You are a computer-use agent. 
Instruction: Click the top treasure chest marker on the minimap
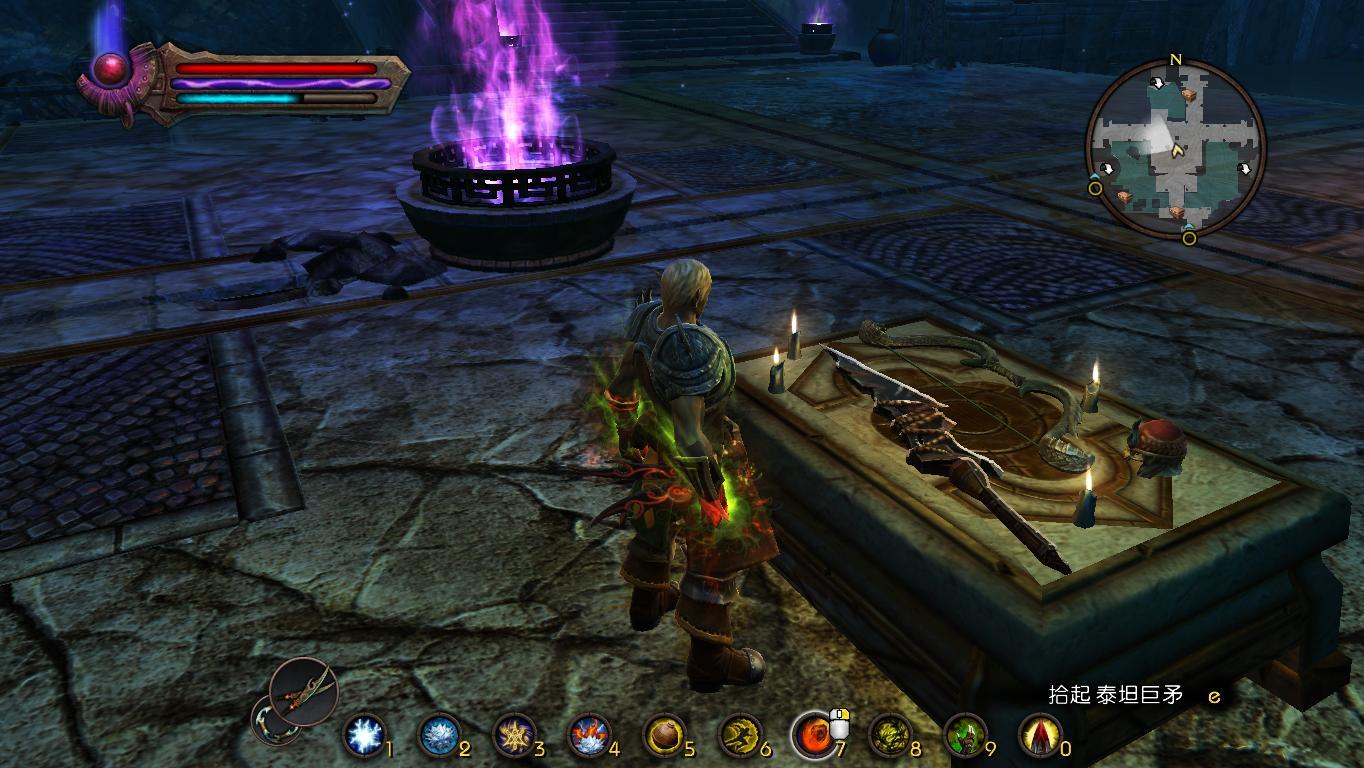pyautogui.click(x=1189, y=94)
